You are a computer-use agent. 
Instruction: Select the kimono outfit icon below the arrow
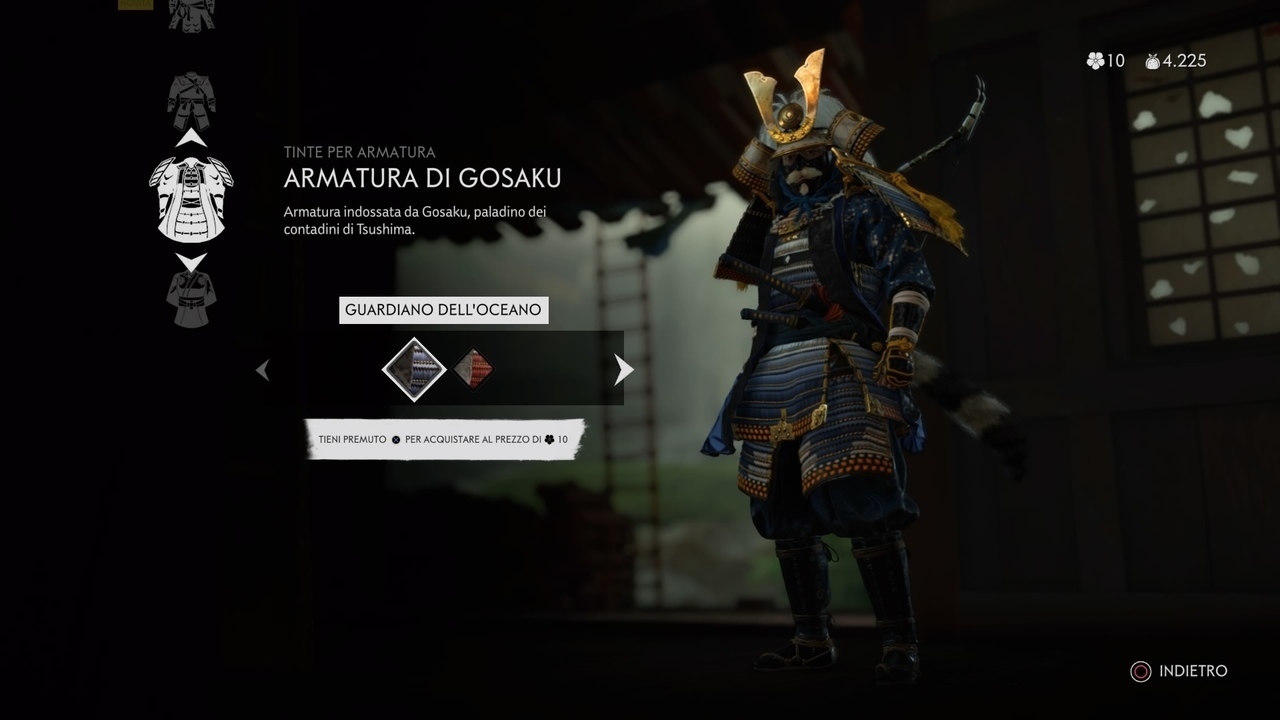tap(191, 297)
